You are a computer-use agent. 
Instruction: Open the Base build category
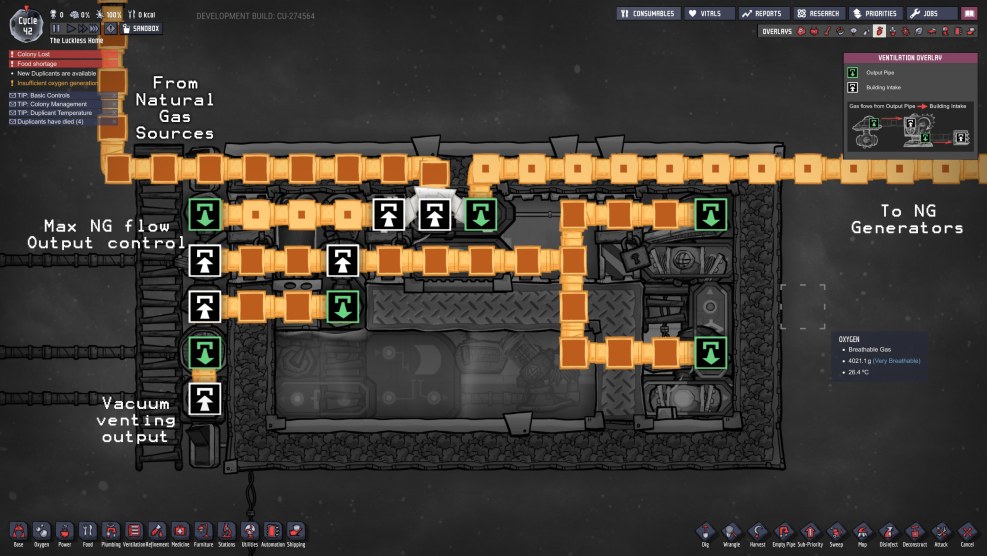point(18,532)
